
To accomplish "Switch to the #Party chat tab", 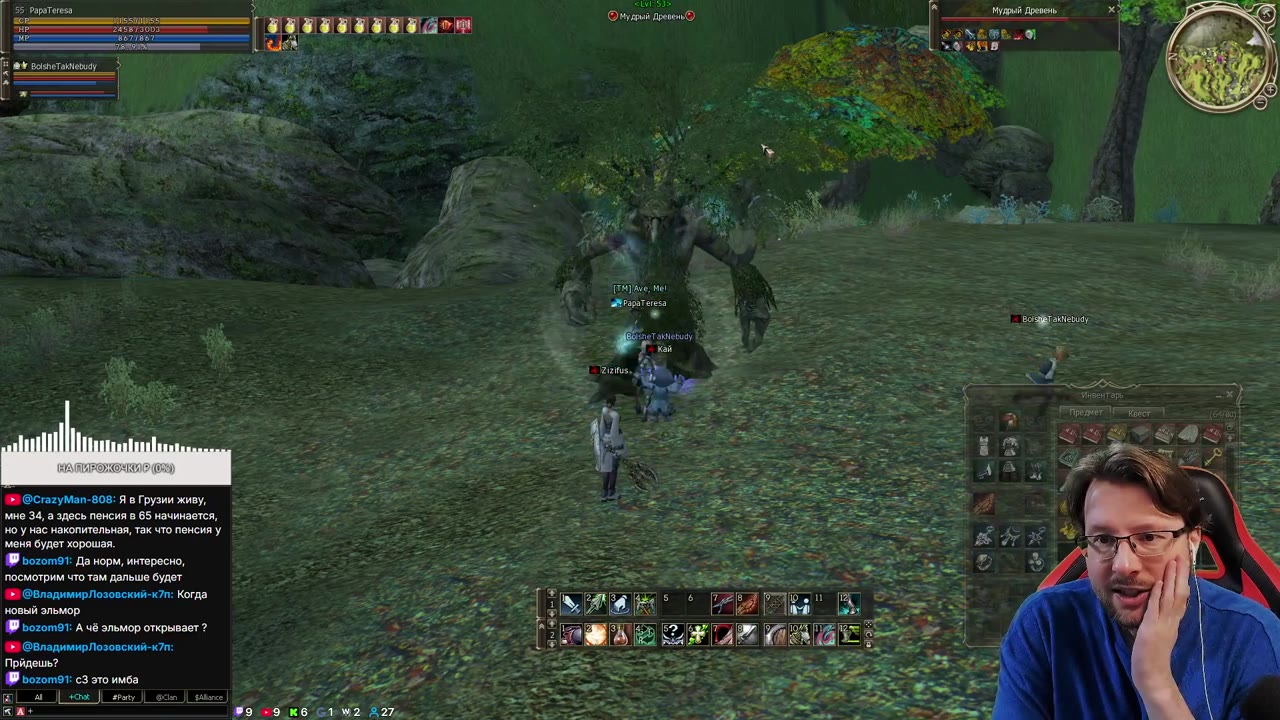I will click(x=123, y=697).
